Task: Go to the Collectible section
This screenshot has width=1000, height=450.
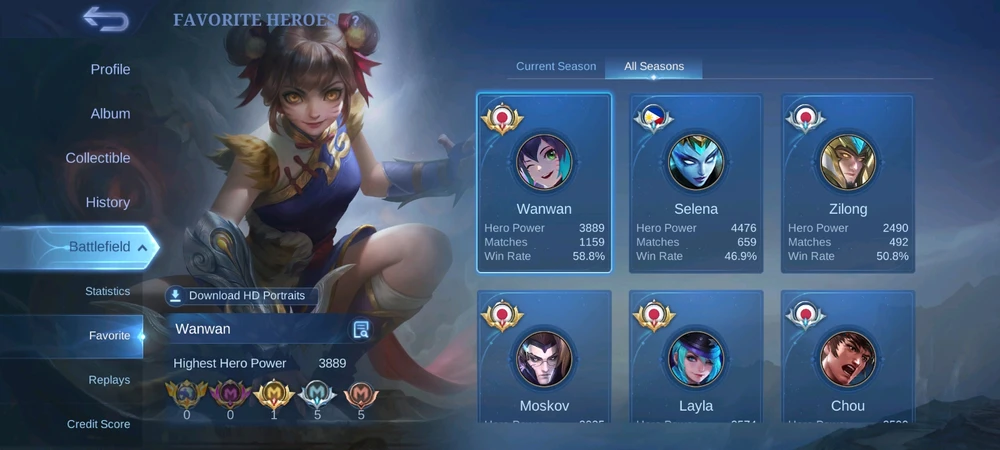Action: pyautogui.click(x=98, y=158)
